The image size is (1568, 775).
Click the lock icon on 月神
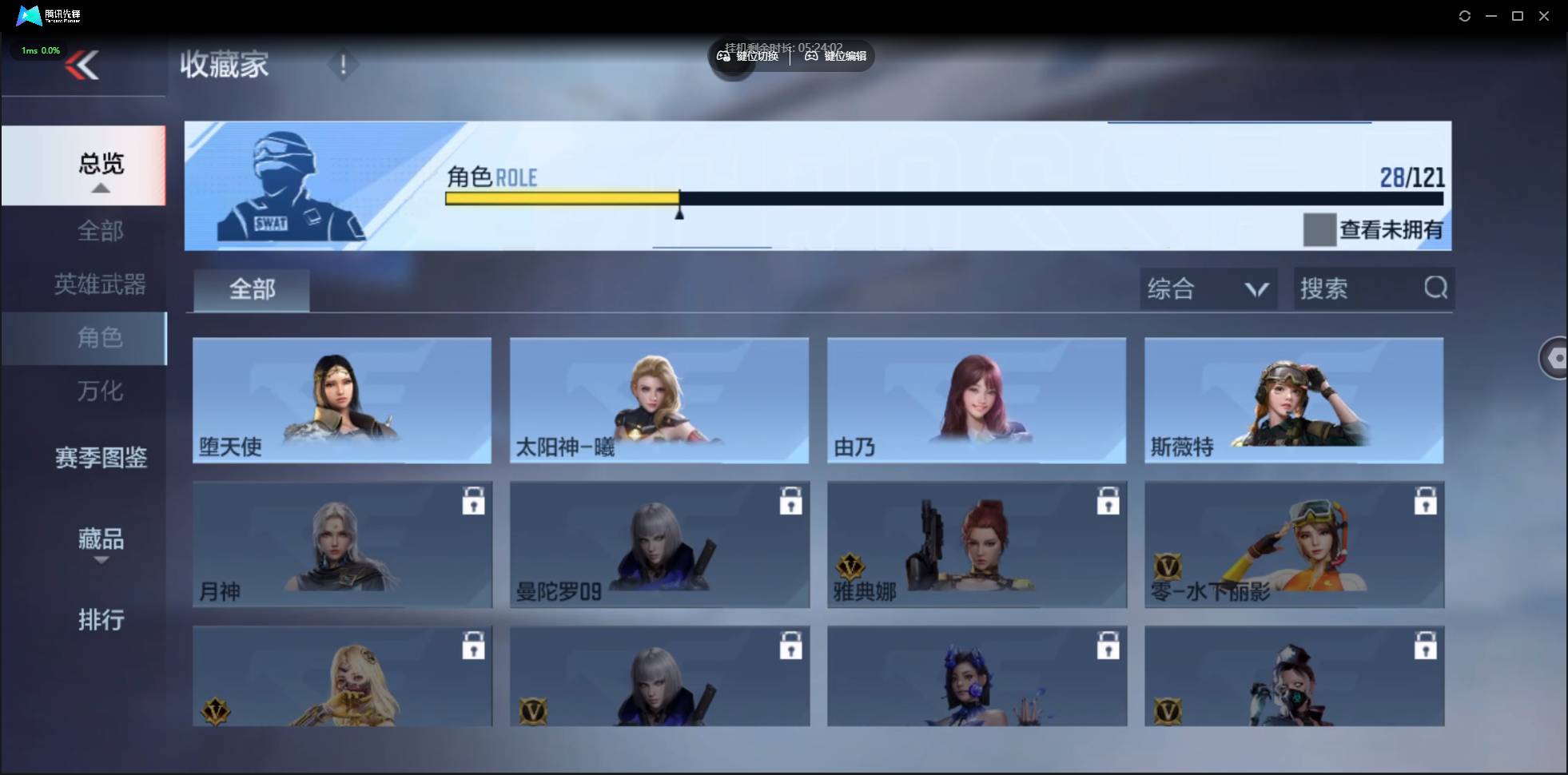click(473, 500)
